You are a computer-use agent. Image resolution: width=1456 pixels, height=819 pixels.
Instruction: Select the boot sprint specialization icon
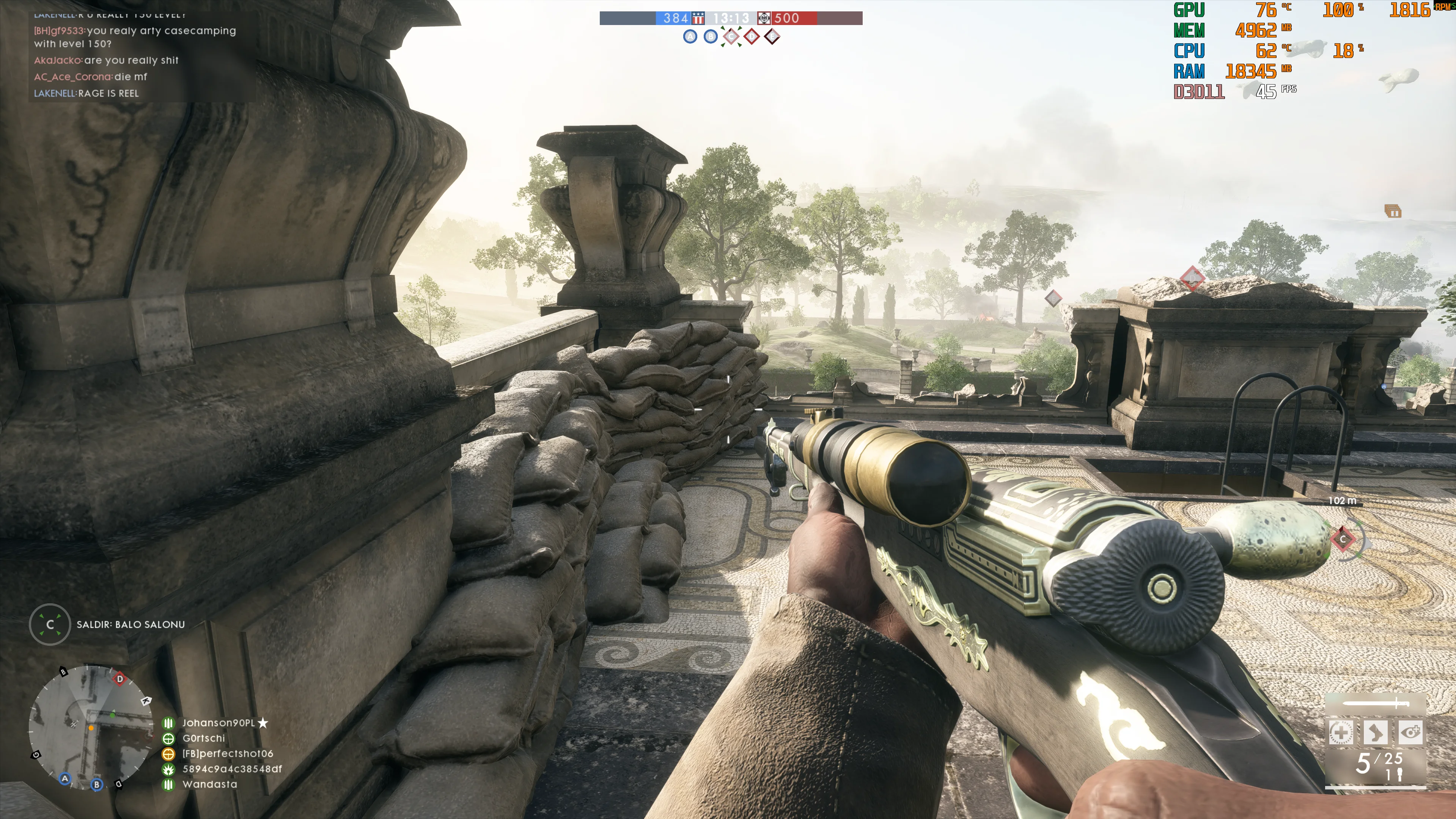pos(1375,733)
